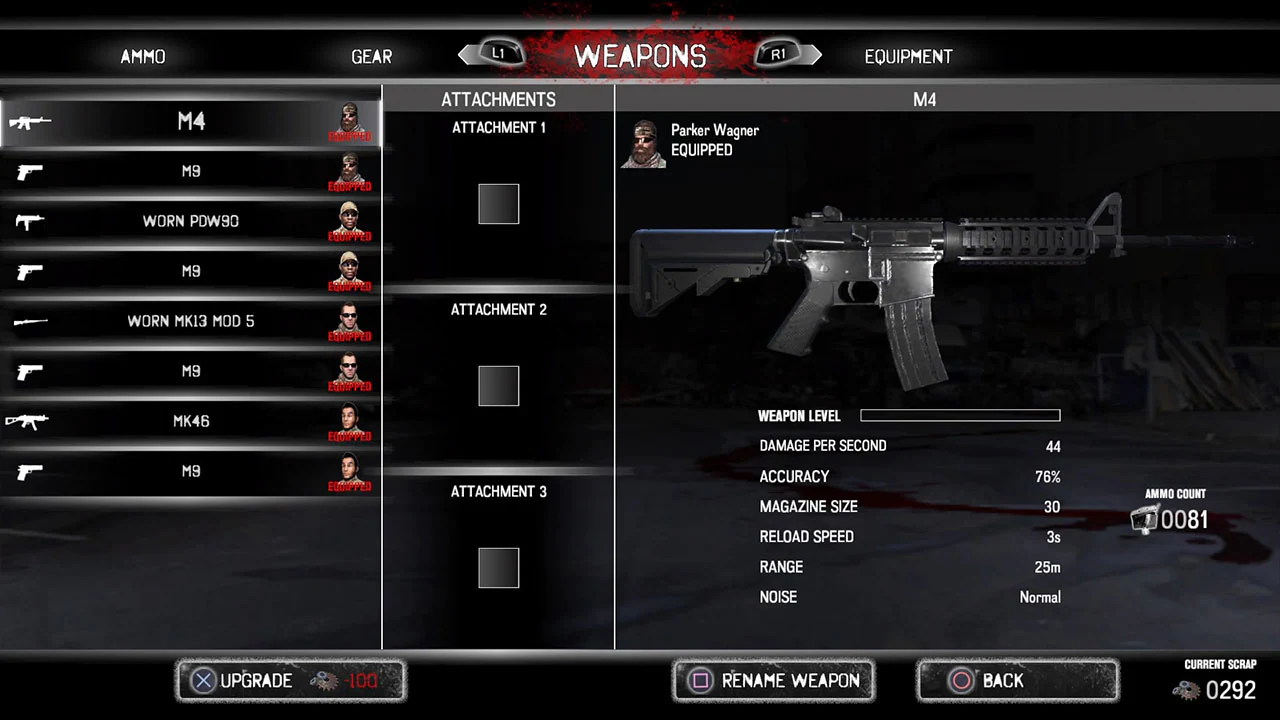Expand details for the MK46 weapon entry
1280x720 pixels.
point(190,420)
